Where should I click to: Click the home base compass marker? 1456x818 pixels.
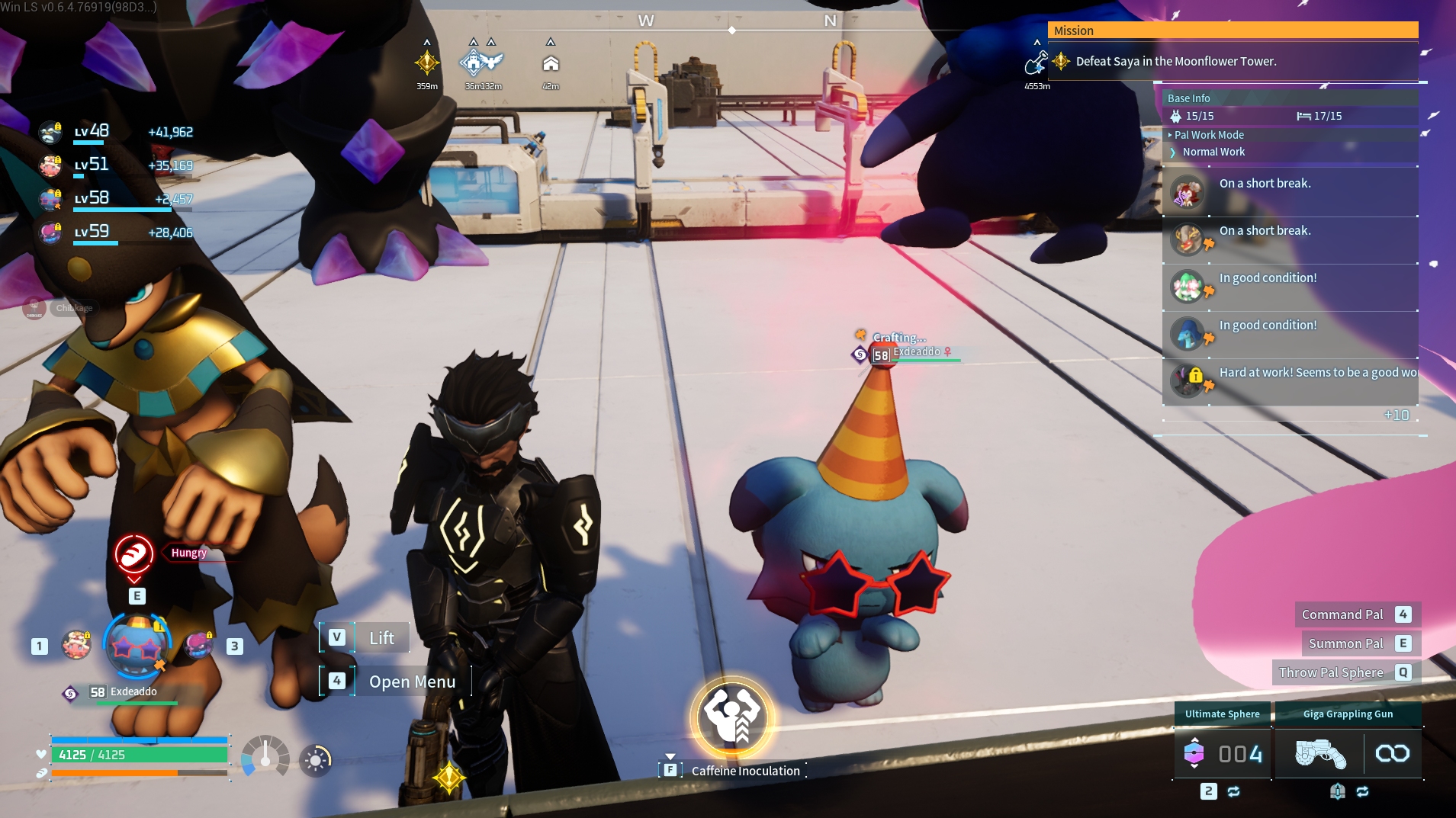551,64
